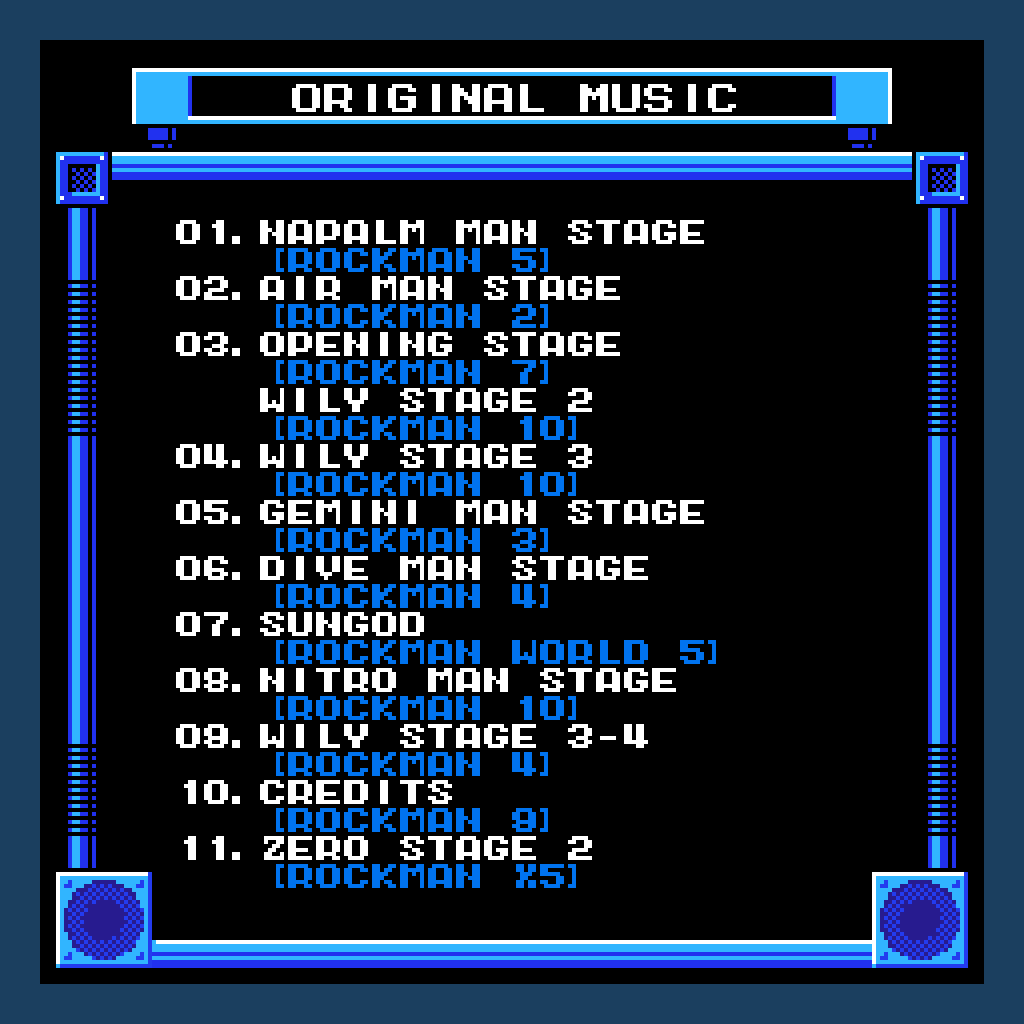Play track 02 Air Man Stage

439,289
